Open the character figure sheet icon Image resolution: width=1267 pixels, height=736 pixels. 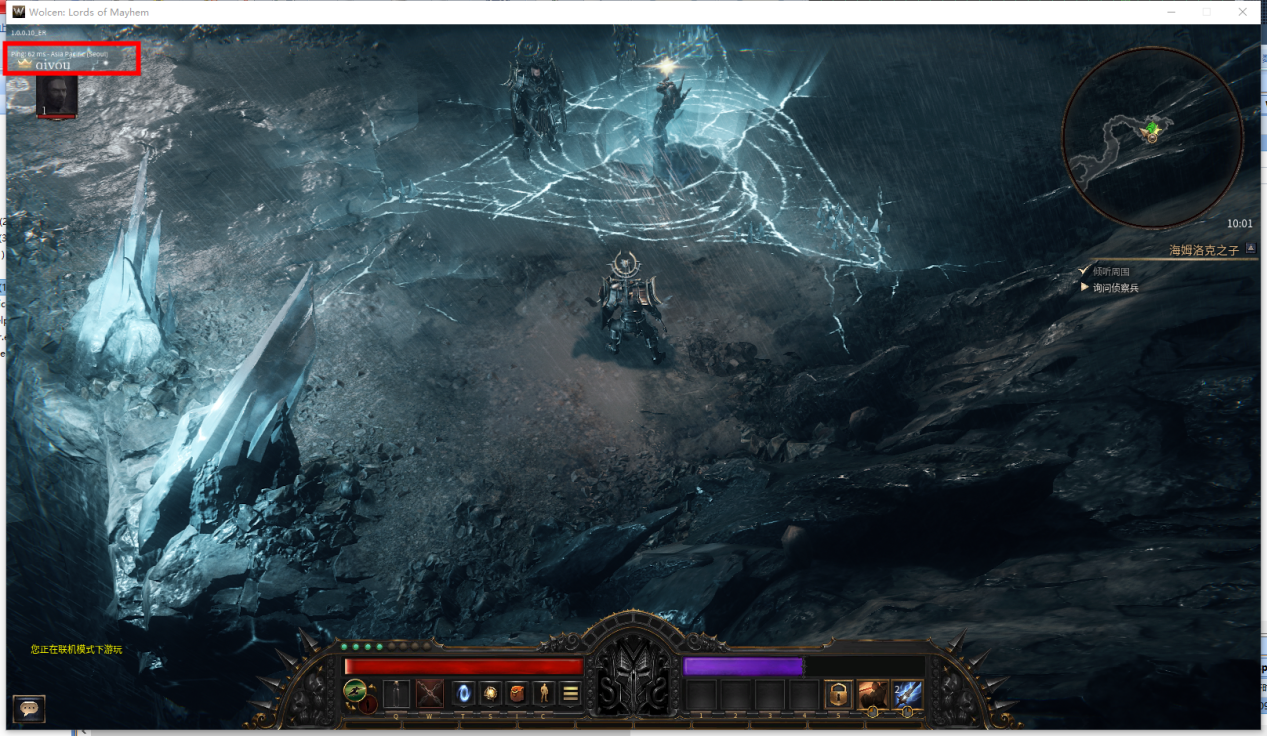(544, 693)
